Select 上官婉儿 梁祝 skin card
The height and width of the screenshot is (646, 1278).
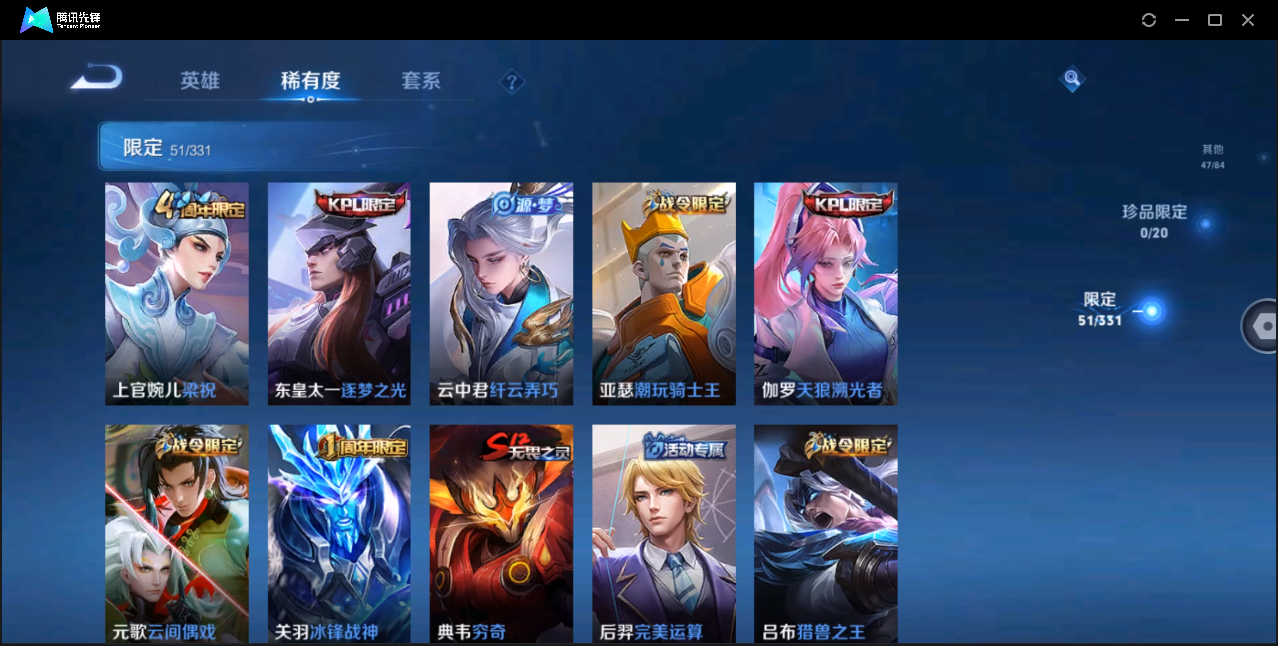177,293
